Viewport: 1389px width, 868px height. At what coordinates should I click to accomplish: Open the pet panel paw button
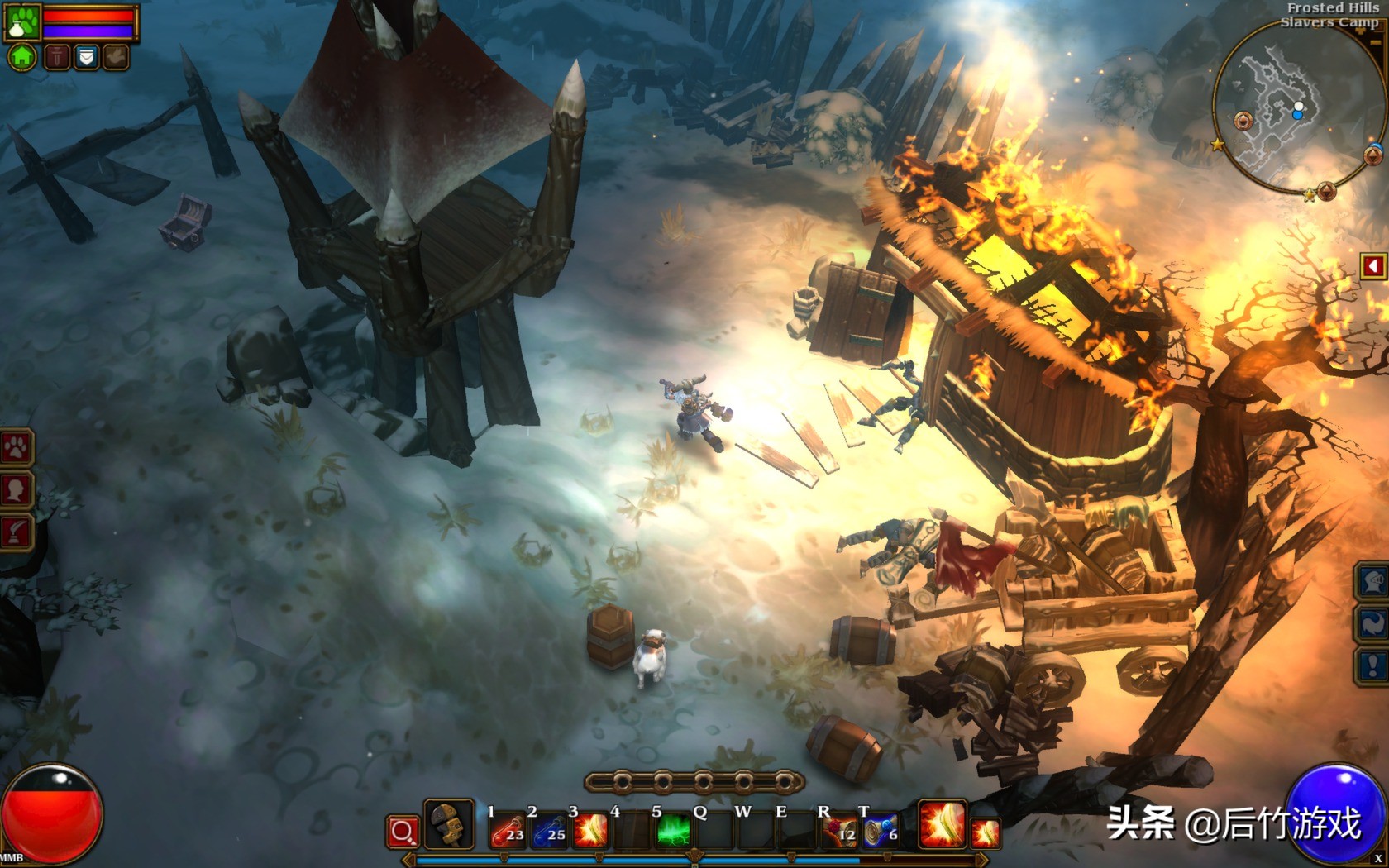[16, 449]
